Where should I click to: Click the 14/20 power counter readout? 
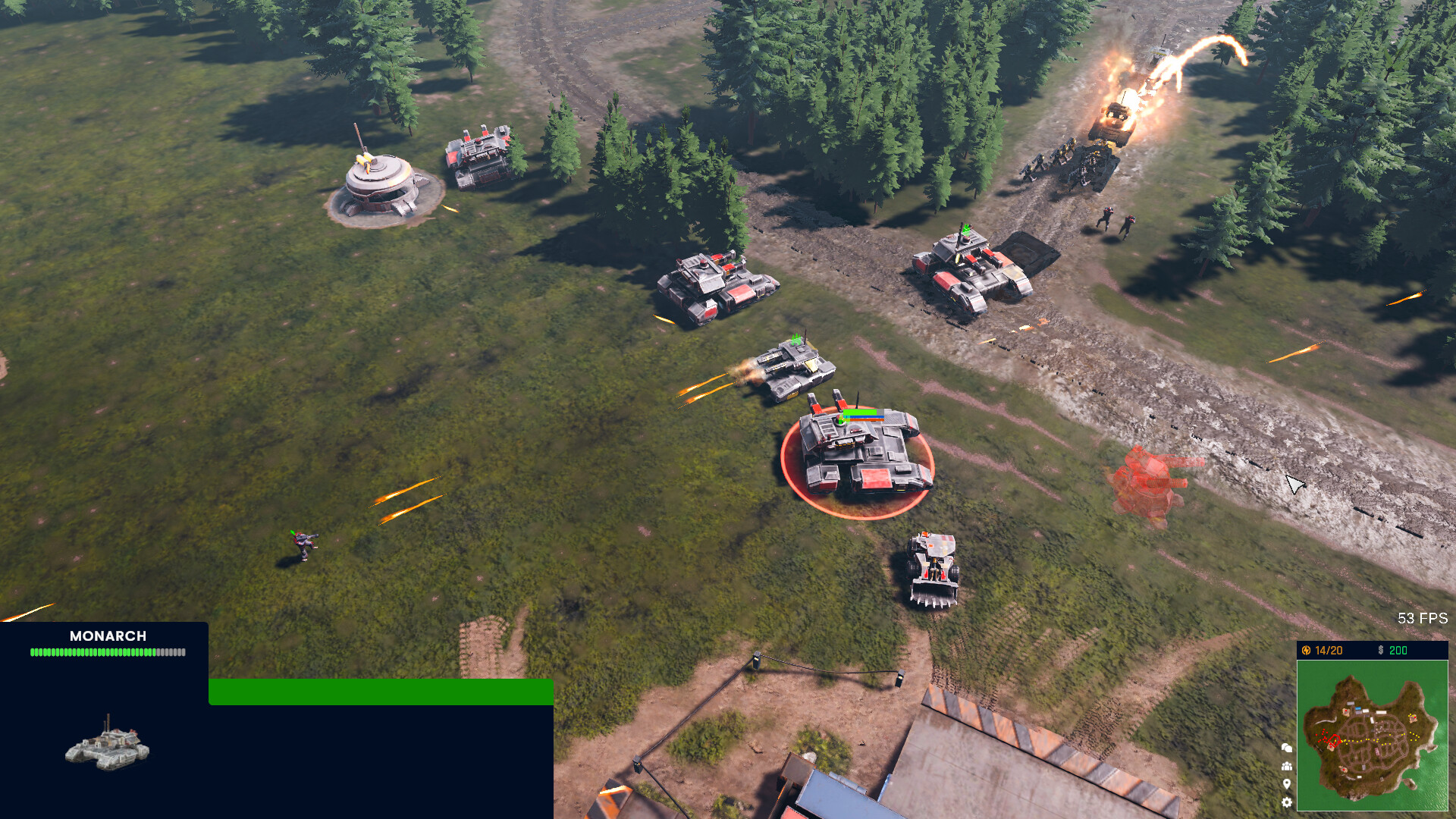1328,649
